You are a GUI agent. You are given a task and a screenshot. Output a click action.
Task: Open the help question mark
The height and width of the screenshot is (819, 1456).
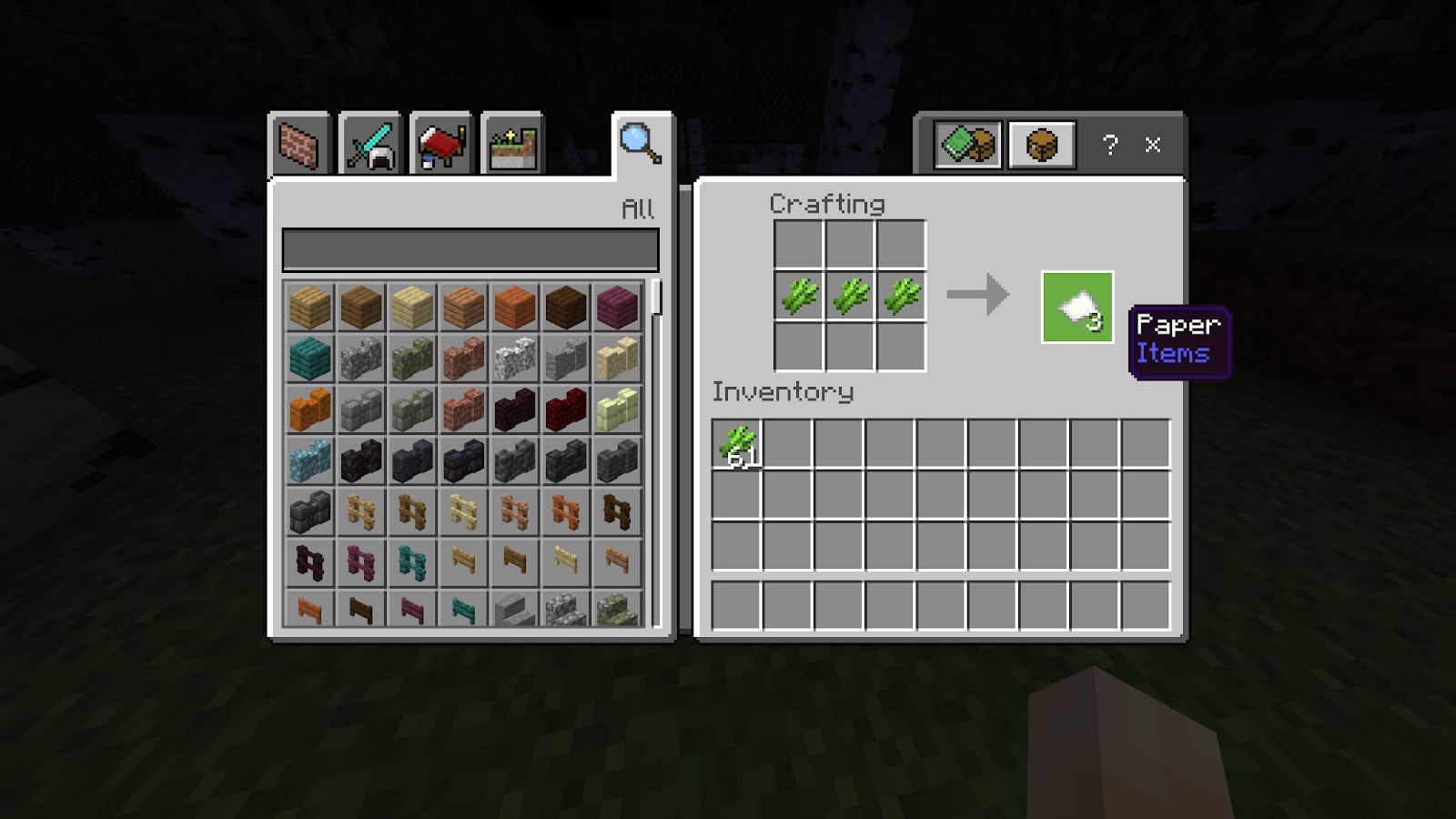point(1108,144)
